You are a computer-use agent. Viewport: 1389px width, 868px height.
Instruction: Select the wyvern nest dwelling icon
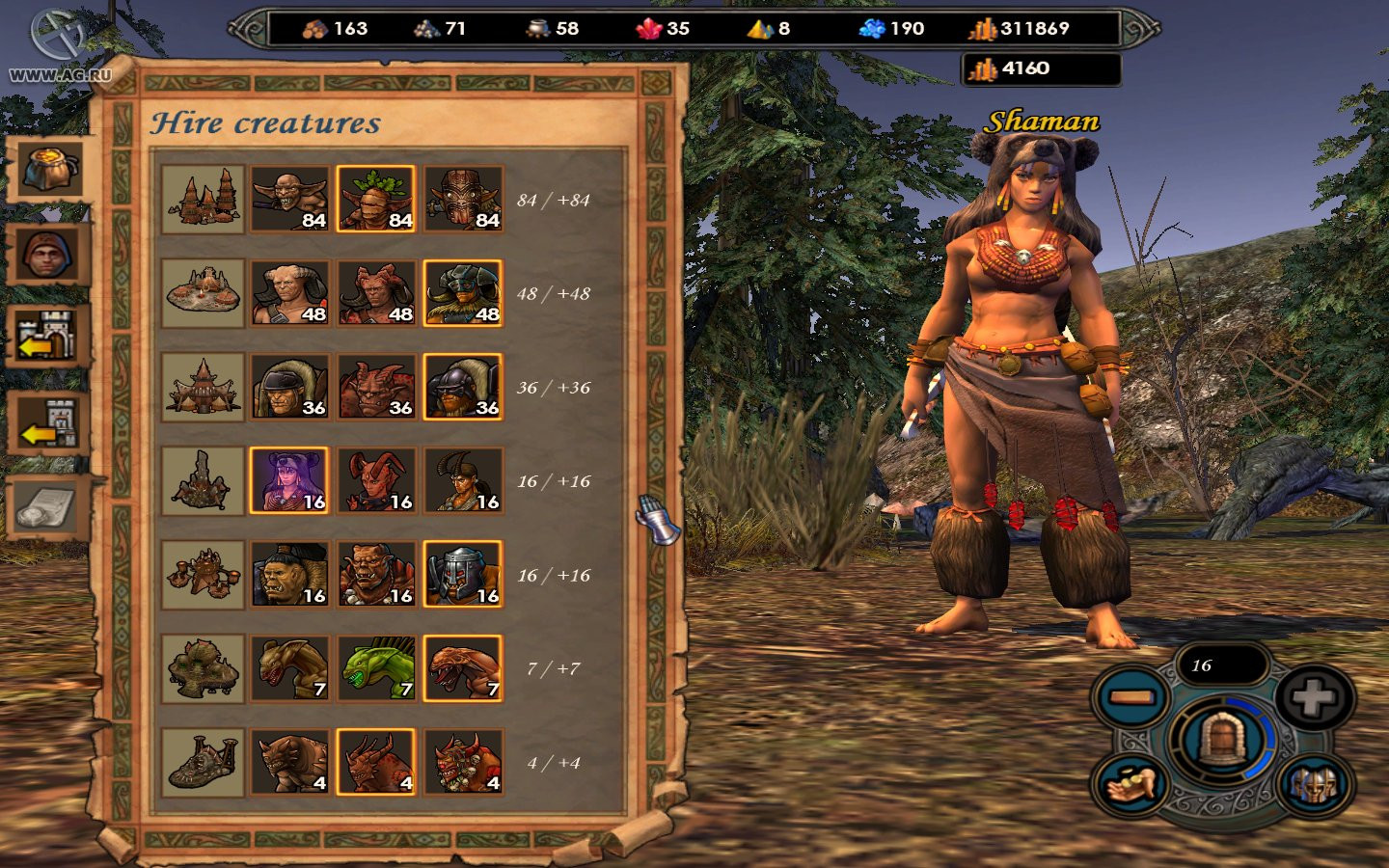pos(203,667)
